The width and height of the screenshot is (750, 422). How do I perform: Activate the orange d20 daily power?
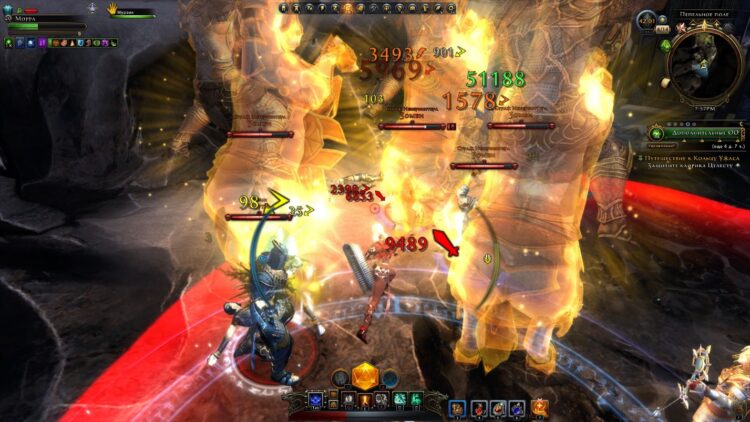(365, 376)
